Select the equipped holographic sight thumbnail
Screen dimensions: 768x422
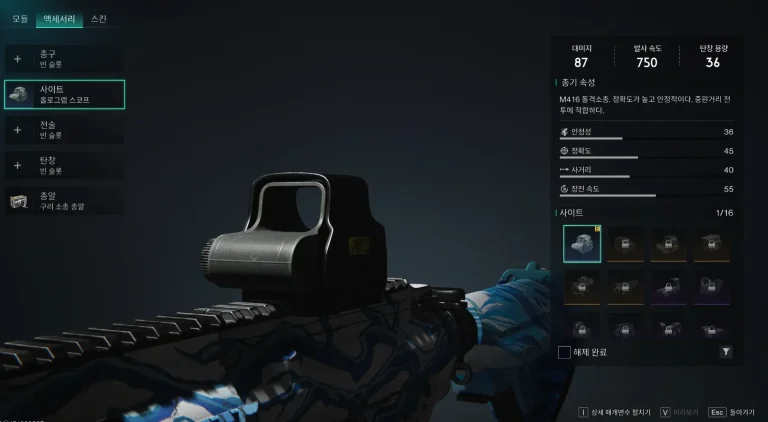coord(582,243)
